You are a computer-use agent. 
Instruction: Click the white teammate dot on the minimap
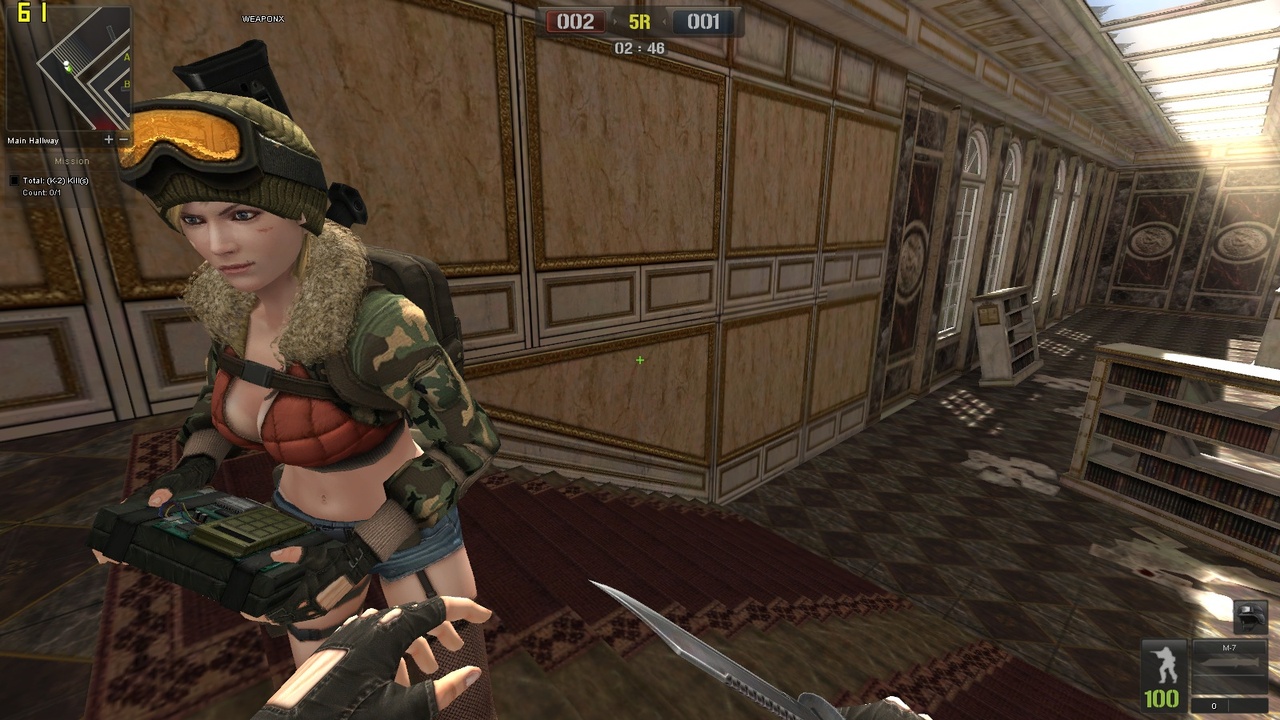[66, 63]
